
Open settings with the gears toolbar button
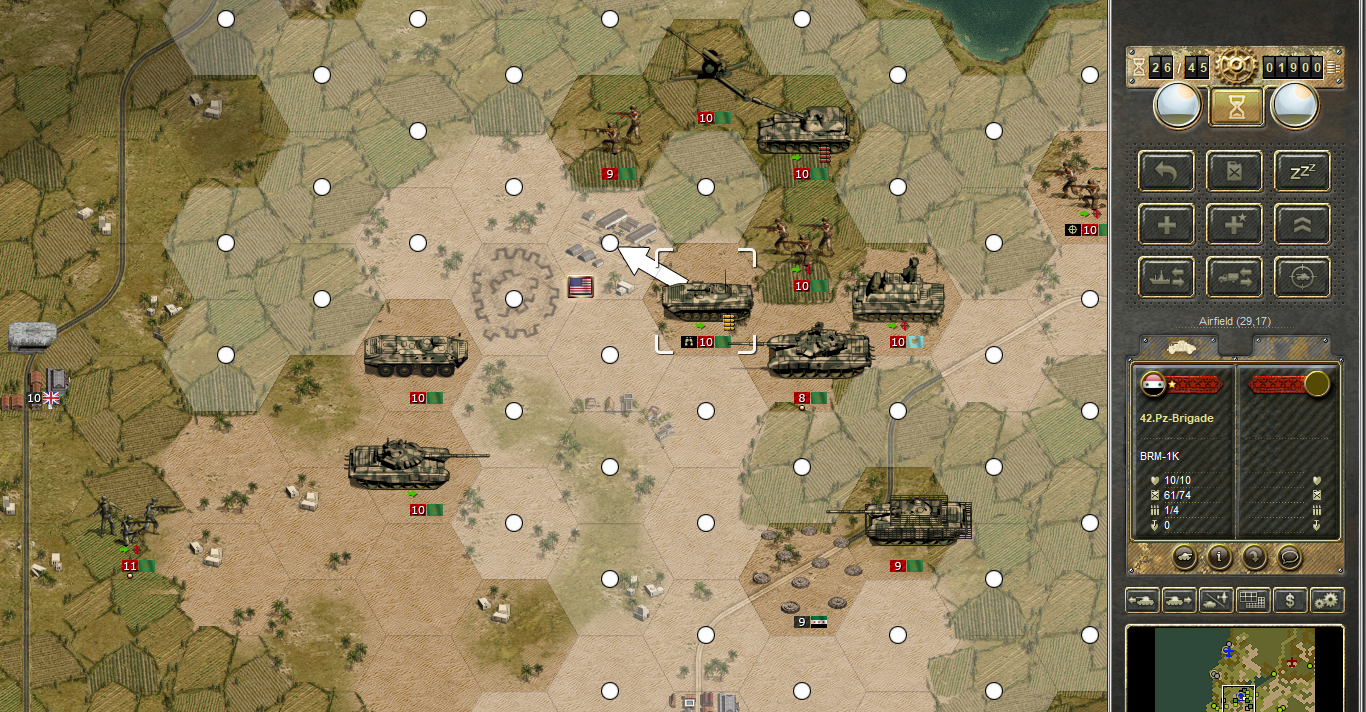click(1327, 600)
